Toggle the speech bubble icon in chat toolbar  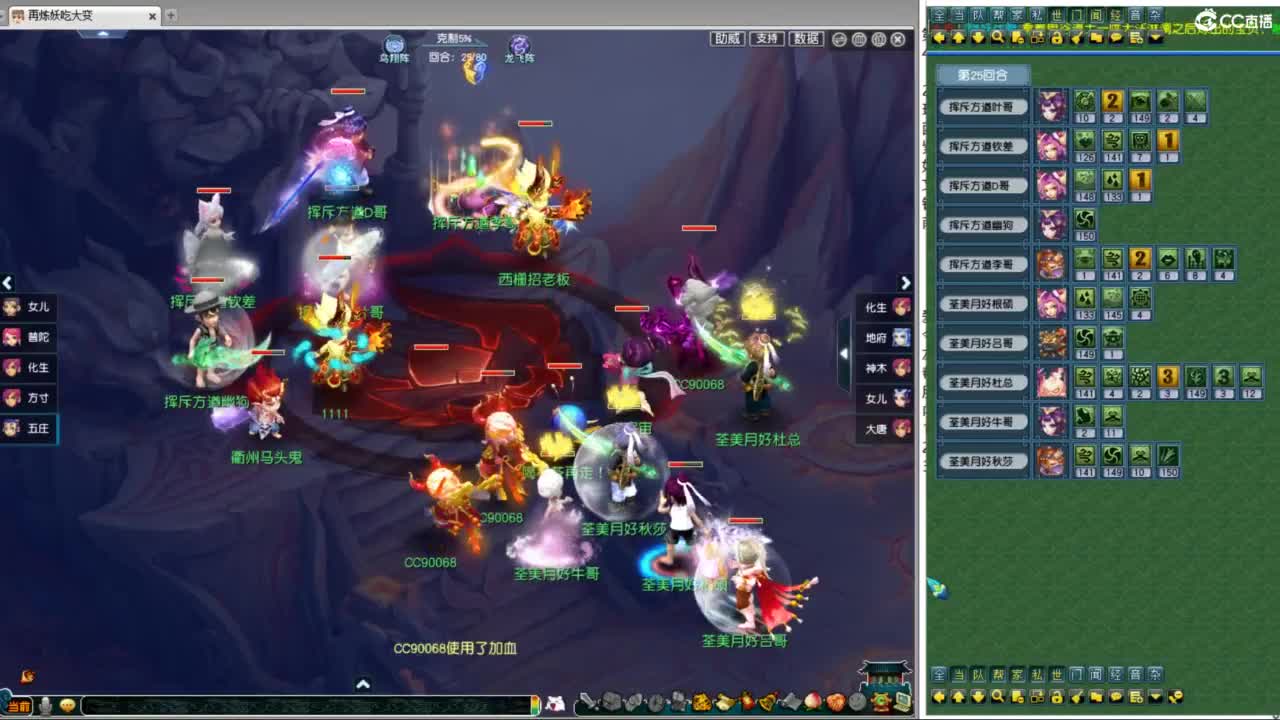coord(1116,37)
